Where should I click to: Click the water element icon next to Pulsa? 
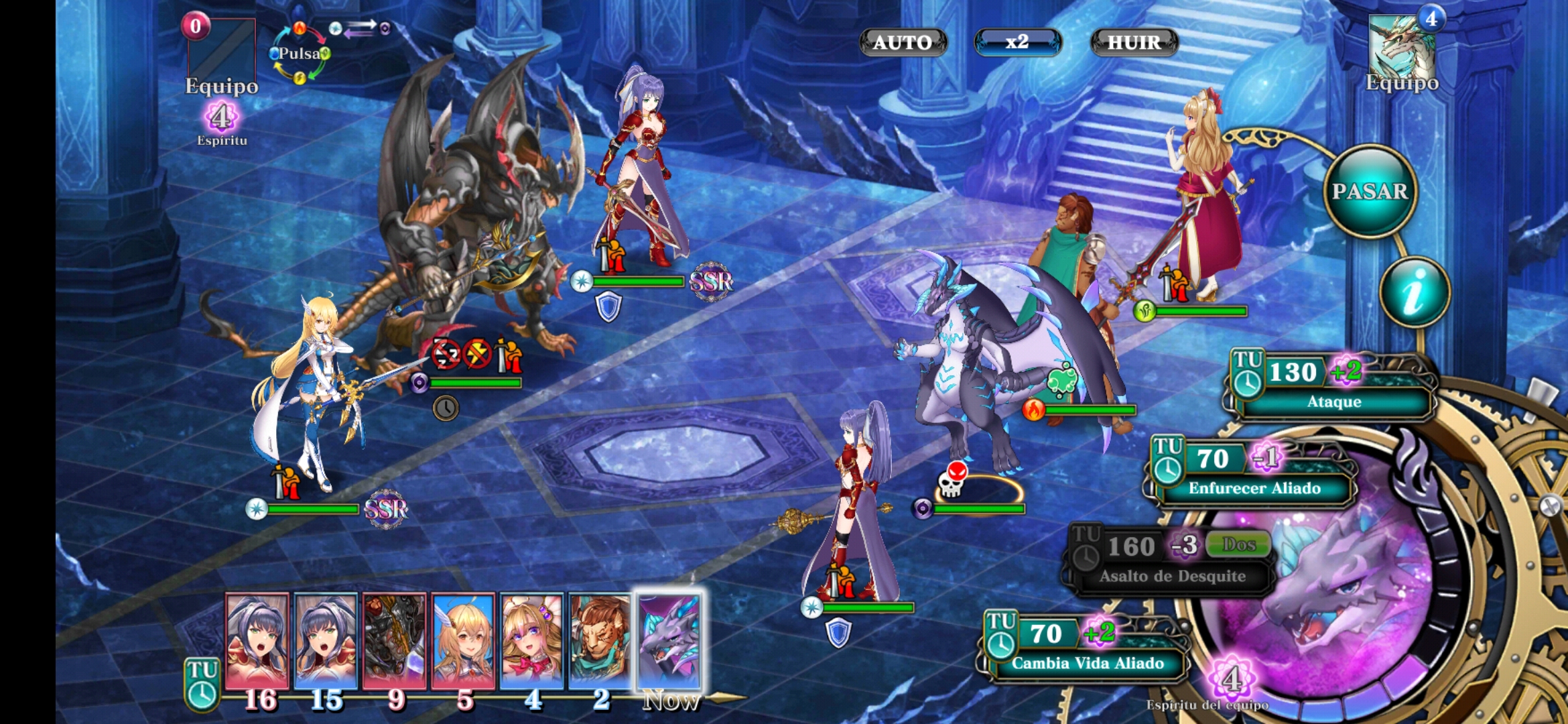click(274, 54)
